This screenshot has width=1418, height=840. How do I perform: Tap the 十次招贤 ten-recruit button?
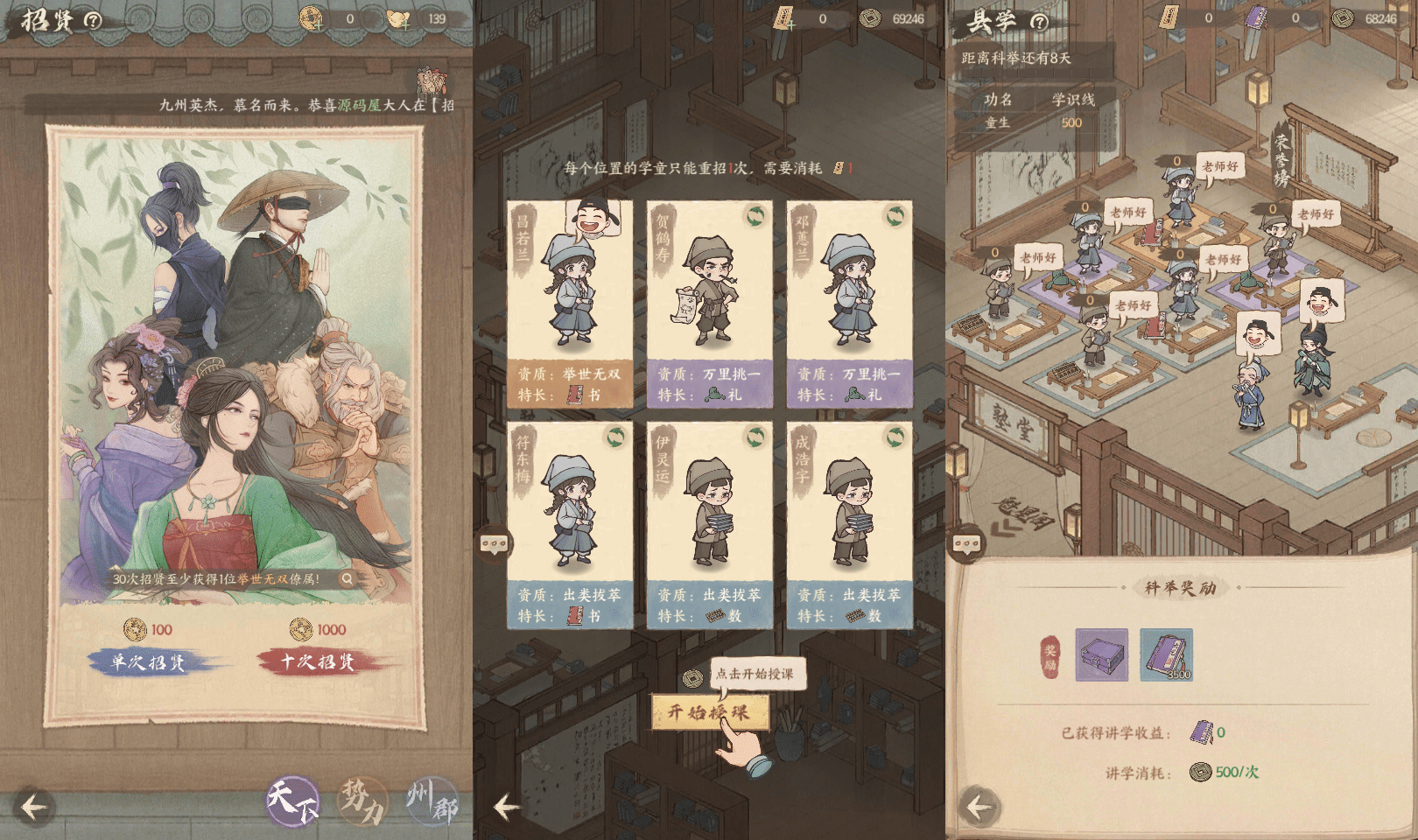pos(318,661)
